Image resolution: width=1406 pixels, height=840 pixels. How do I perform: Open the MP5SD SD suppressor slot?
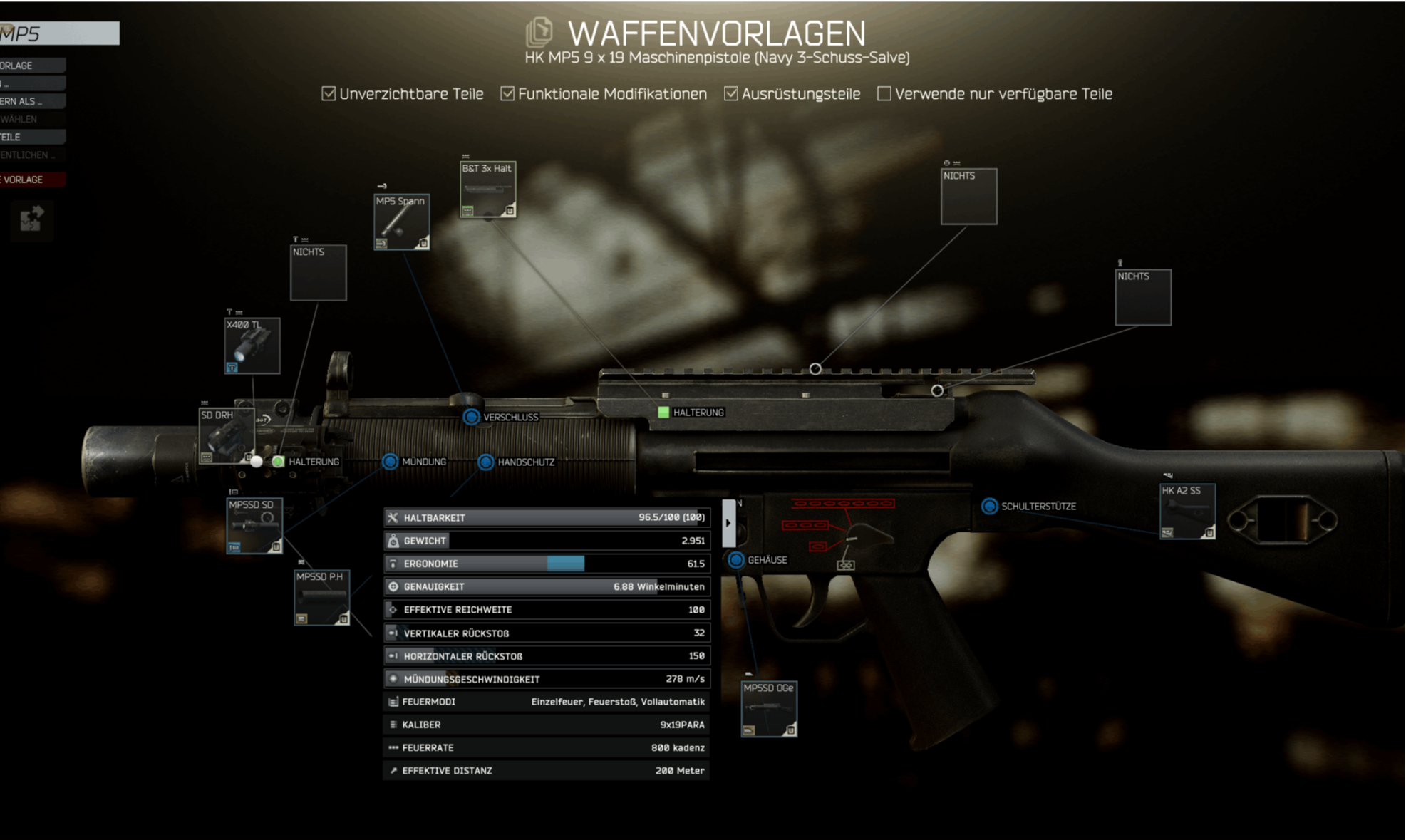[x=254, y=526]
